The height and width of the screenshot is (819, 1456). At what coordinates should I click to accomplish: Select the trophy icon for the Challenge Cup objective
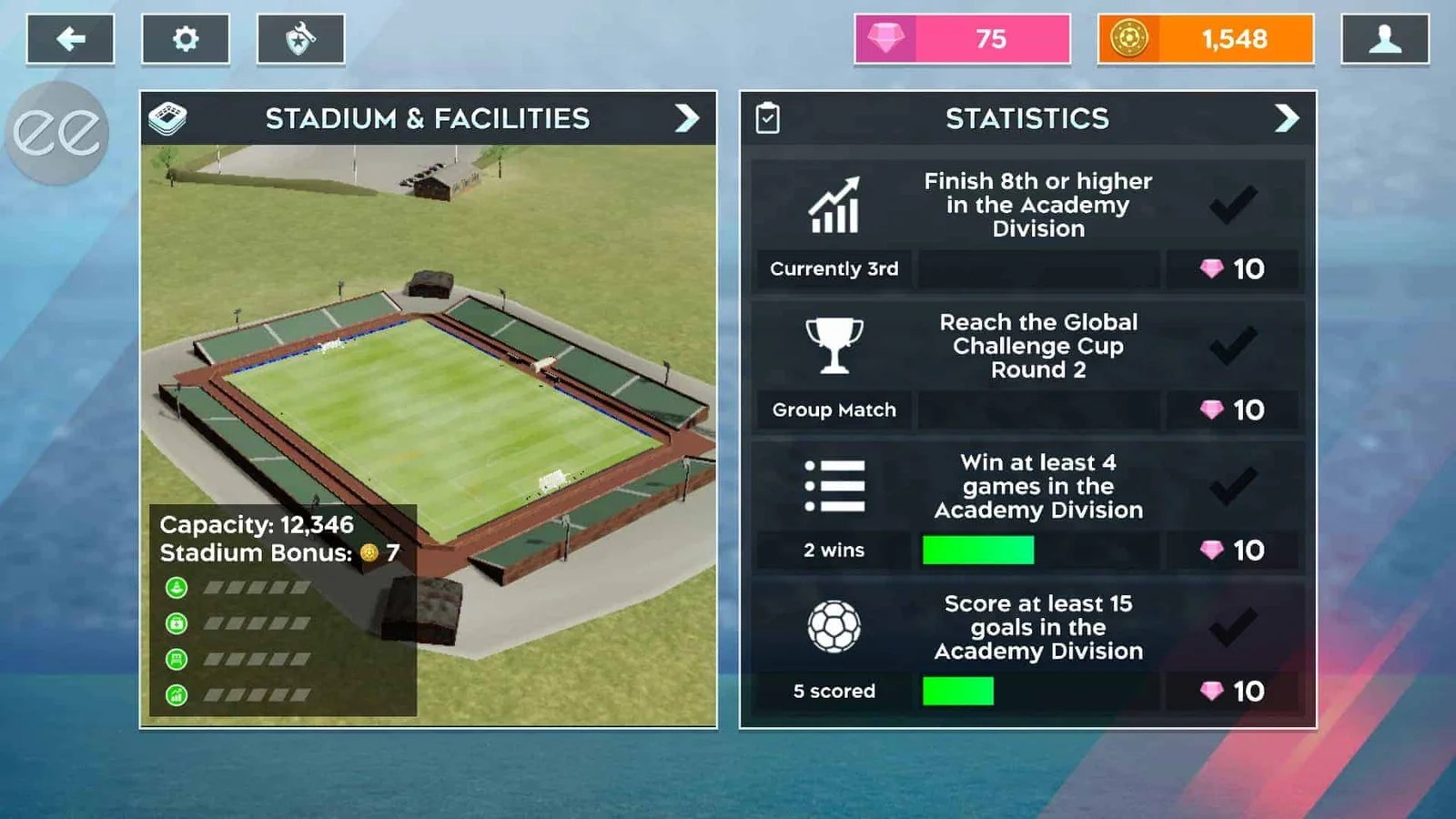click(835, 344)
